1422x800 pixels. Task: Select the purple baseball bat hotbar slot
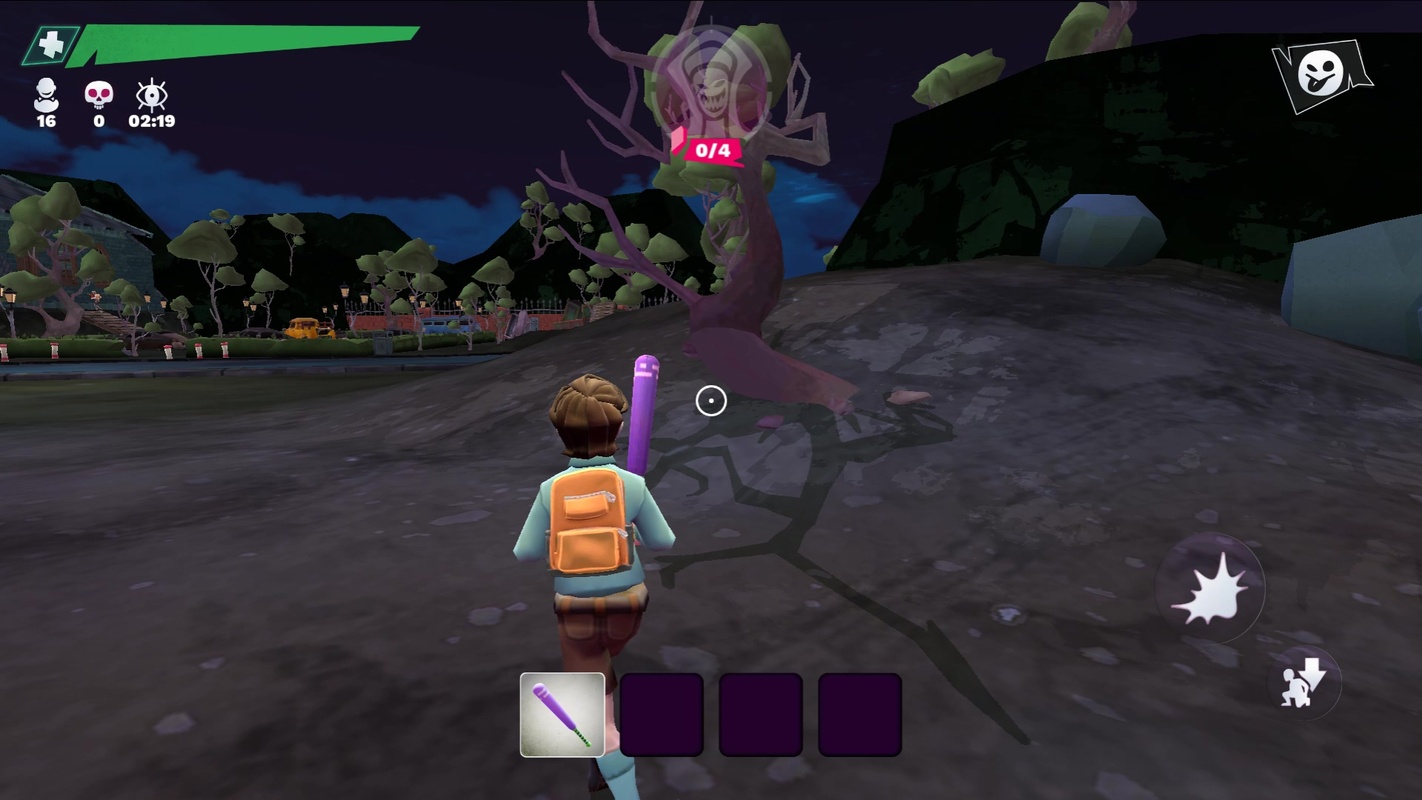click(x=562, y=714)
